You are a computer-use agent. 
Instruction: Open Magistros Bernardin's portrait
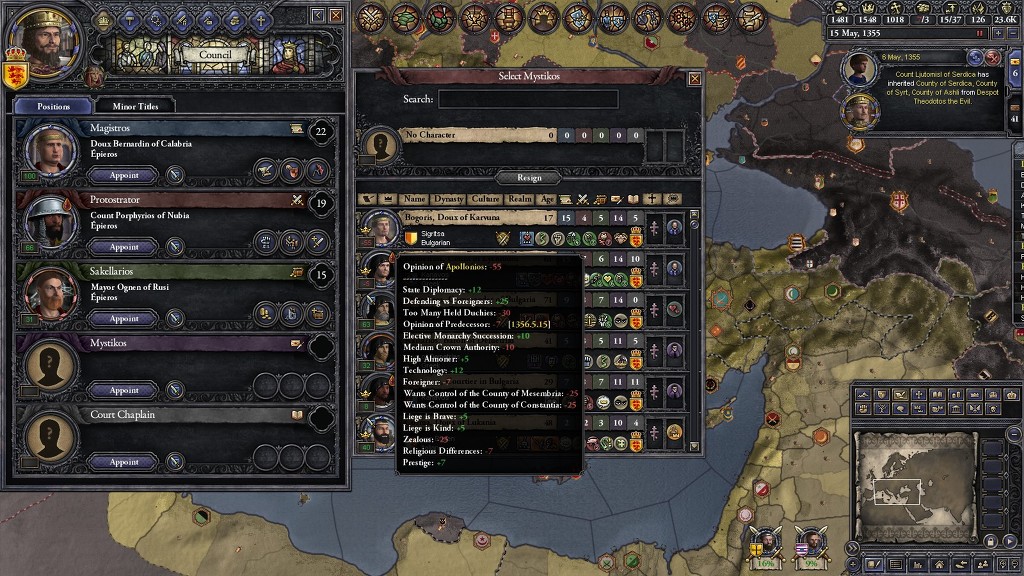[49, 150]
